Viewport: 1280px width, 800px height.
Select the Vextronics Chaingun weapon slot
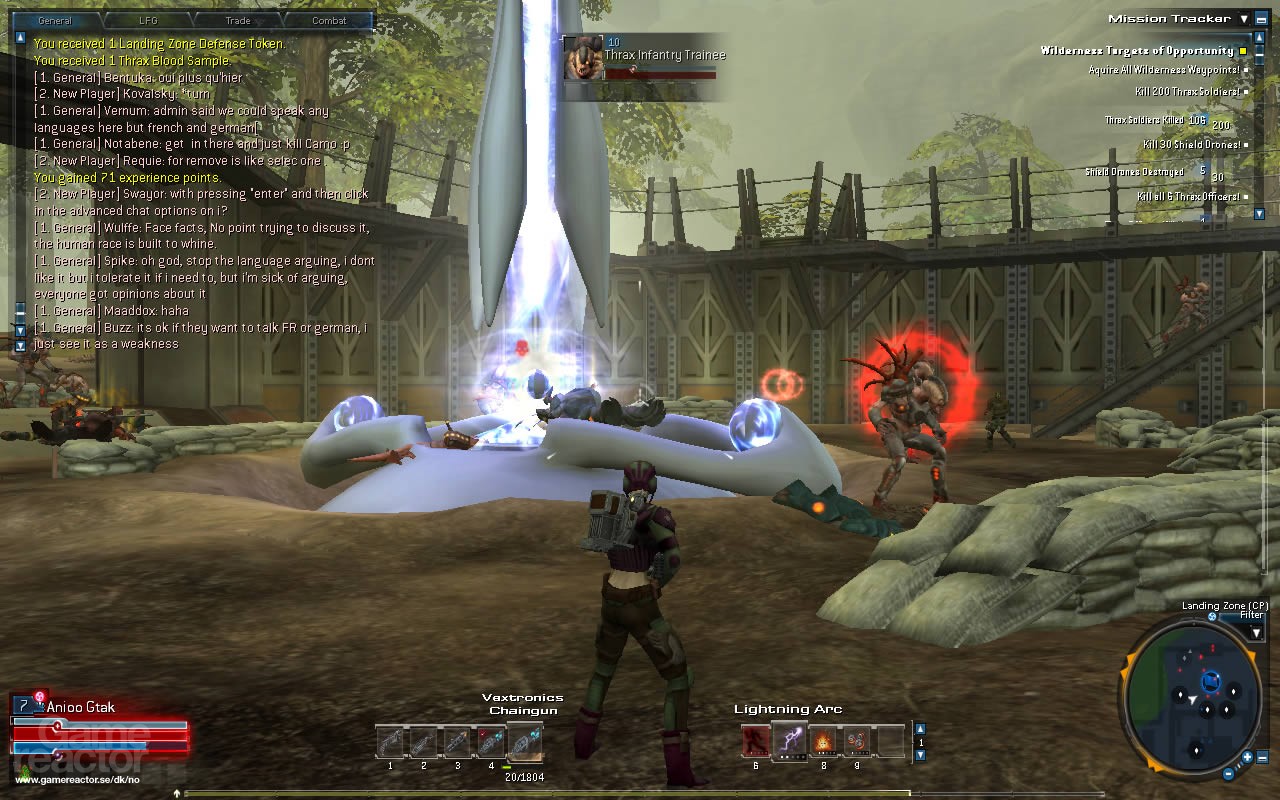[524, 743]
